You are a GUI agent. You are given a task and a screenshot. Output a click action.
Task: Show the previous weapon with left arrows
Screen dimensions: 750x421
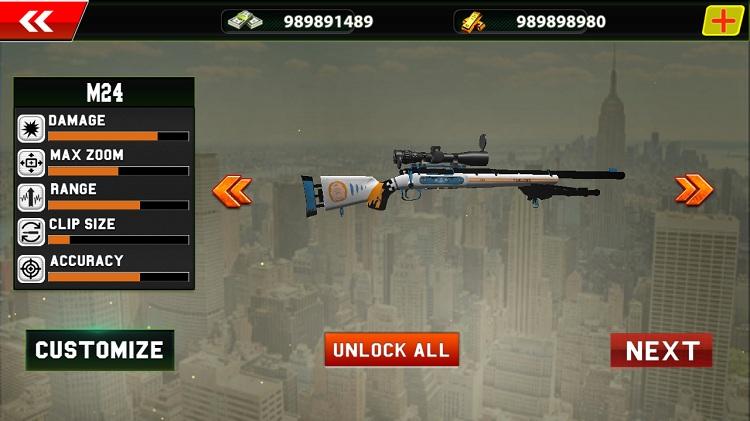[x=232, y=190]
